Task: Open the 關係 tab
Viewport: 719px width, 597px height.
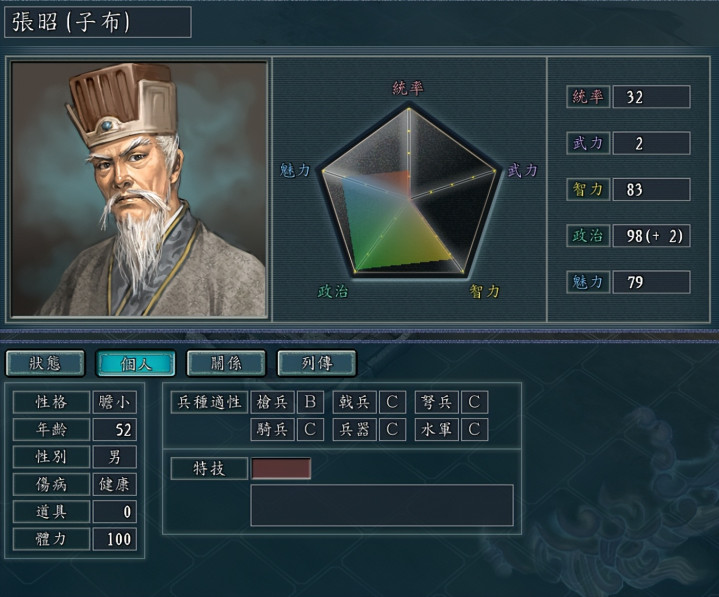Action: point(226,363)
